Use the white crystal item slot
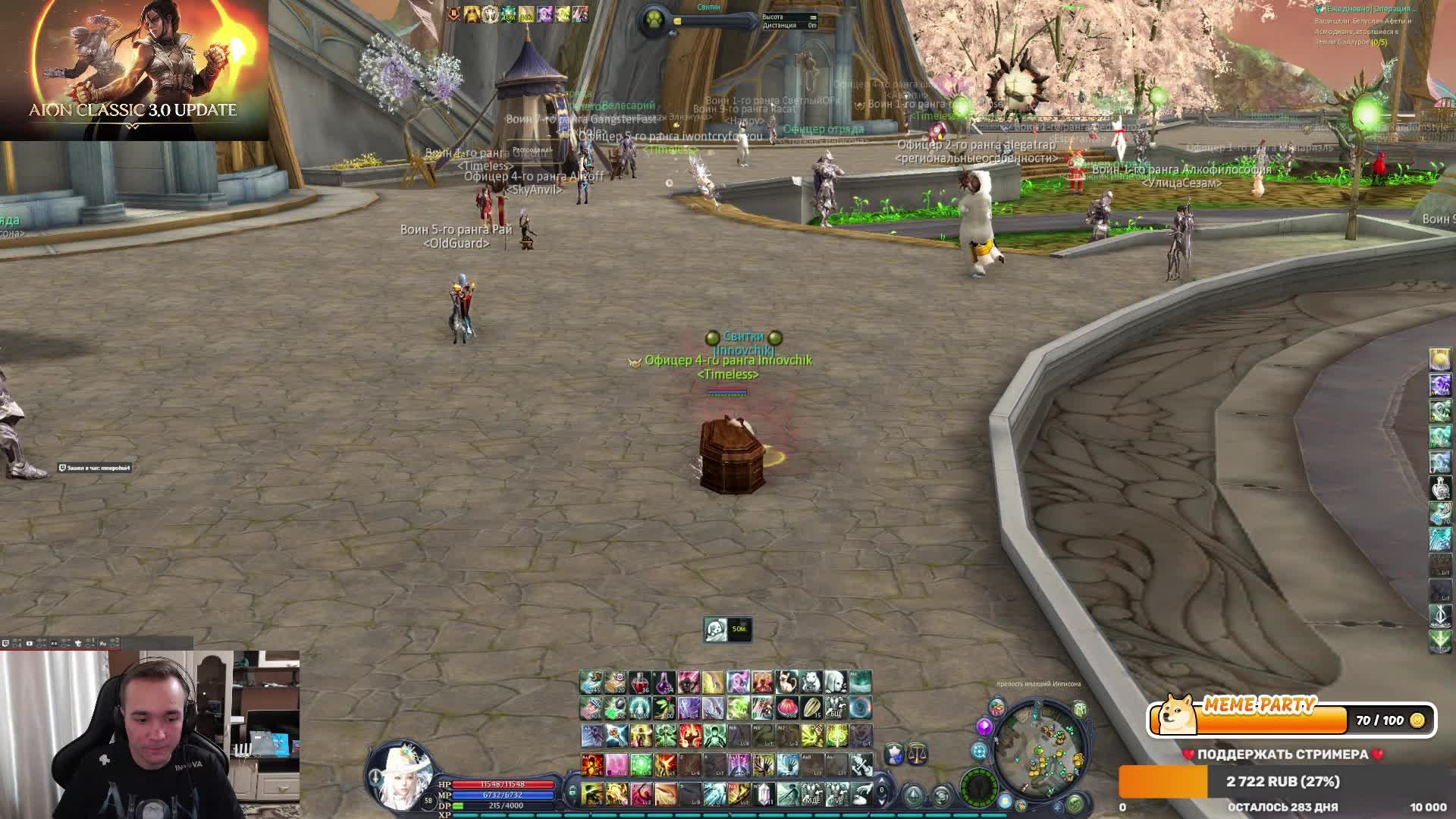The width and height of the screenshot is (1456, 819). click(764, 794)
